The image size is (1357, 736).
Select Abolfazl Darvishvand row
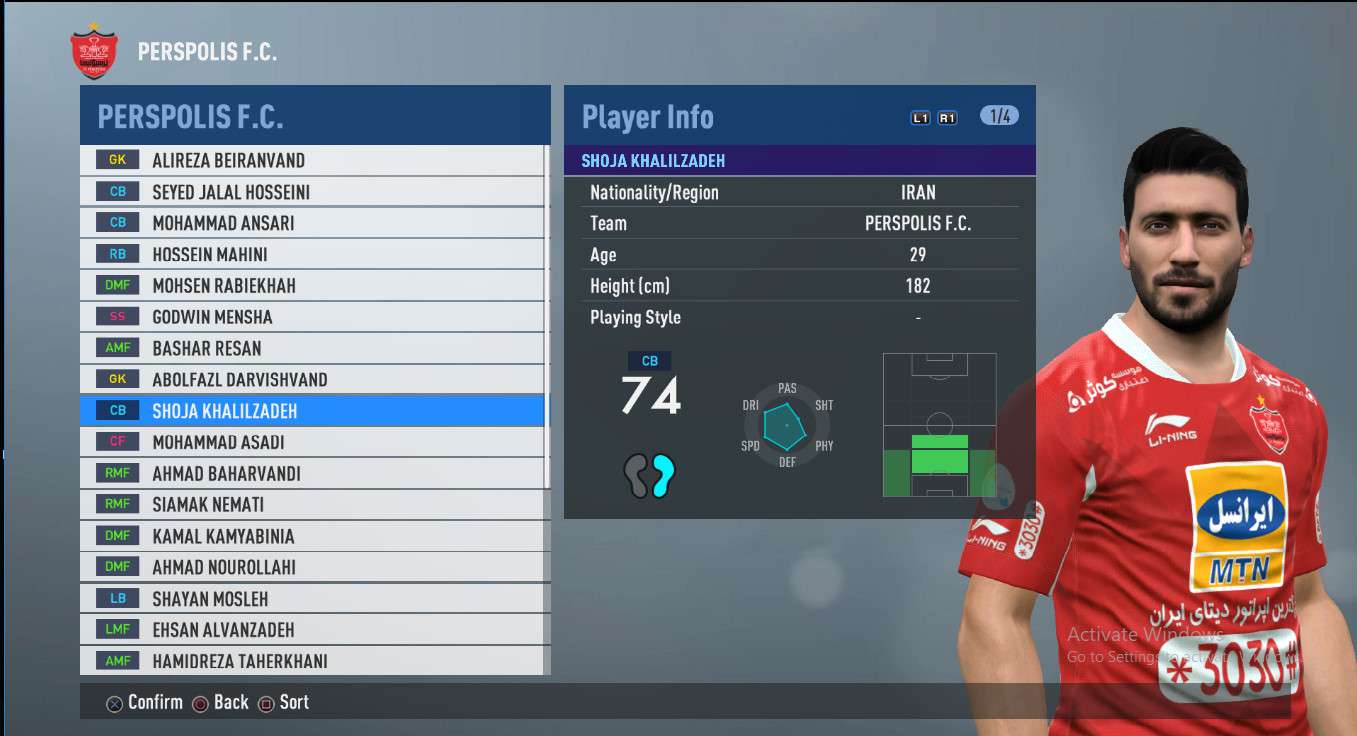(313, 380)
